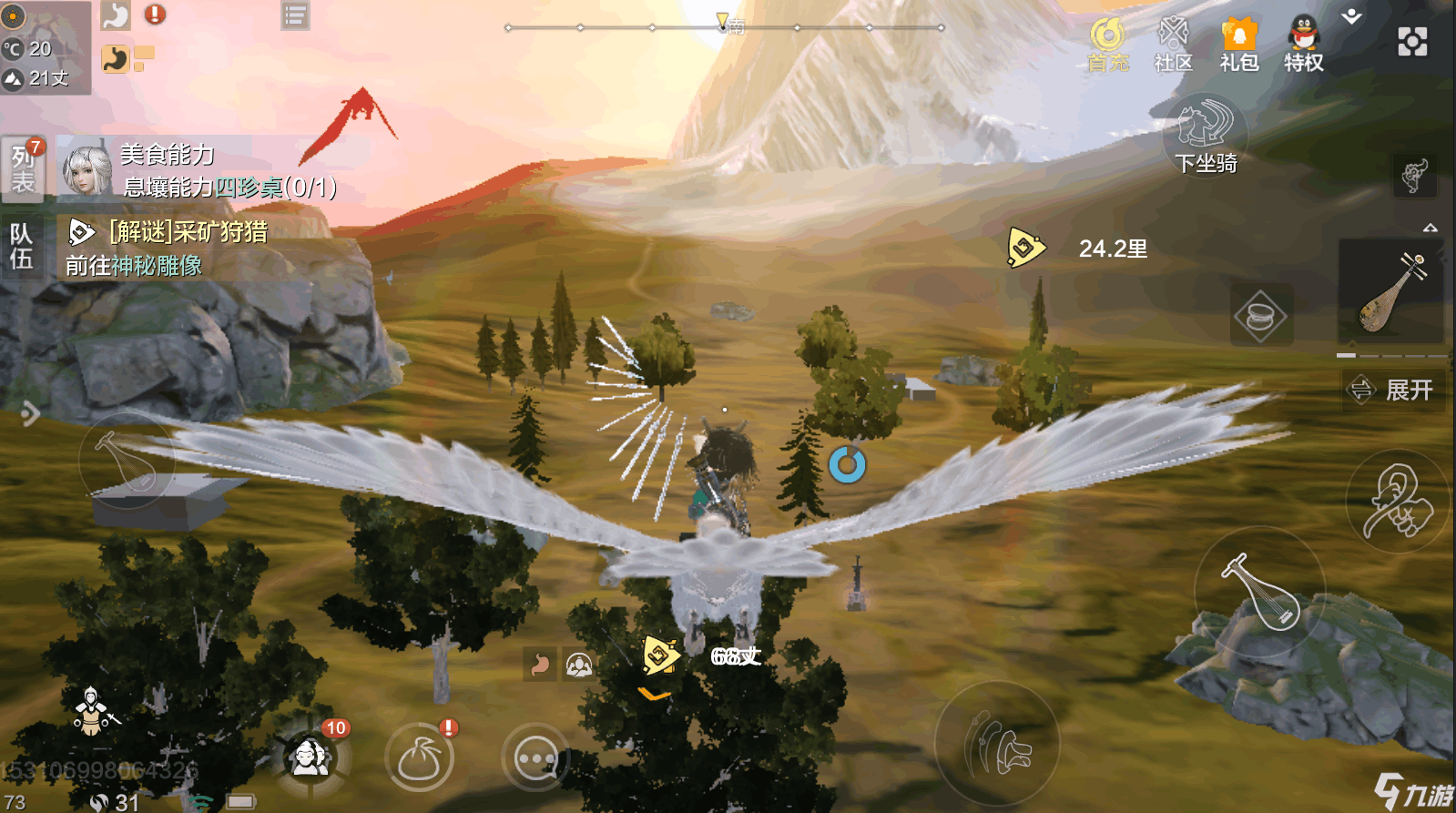The width and height of the screenshot is (1456, 813).
Task: Open the chat bubble button
Action: coord(535,758)
